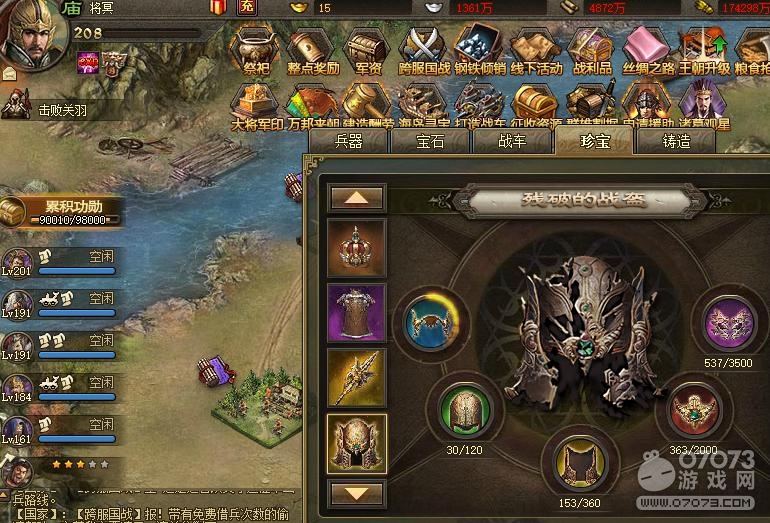Click the player general portrait

[x=34, y=37]
